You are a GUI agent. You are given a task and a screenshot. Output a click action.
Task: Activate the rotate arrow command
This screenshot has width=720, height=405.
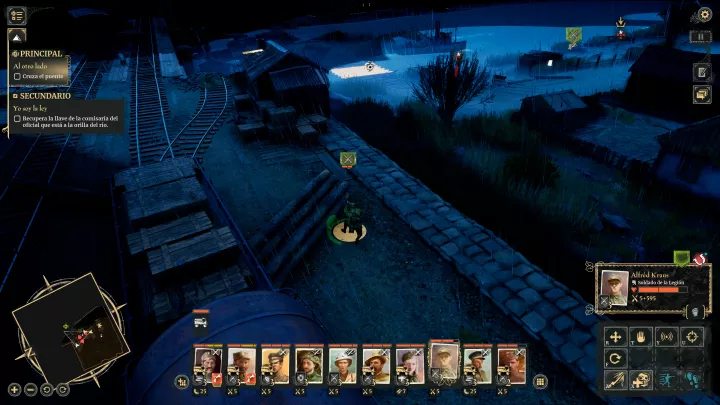click(615, 358)
